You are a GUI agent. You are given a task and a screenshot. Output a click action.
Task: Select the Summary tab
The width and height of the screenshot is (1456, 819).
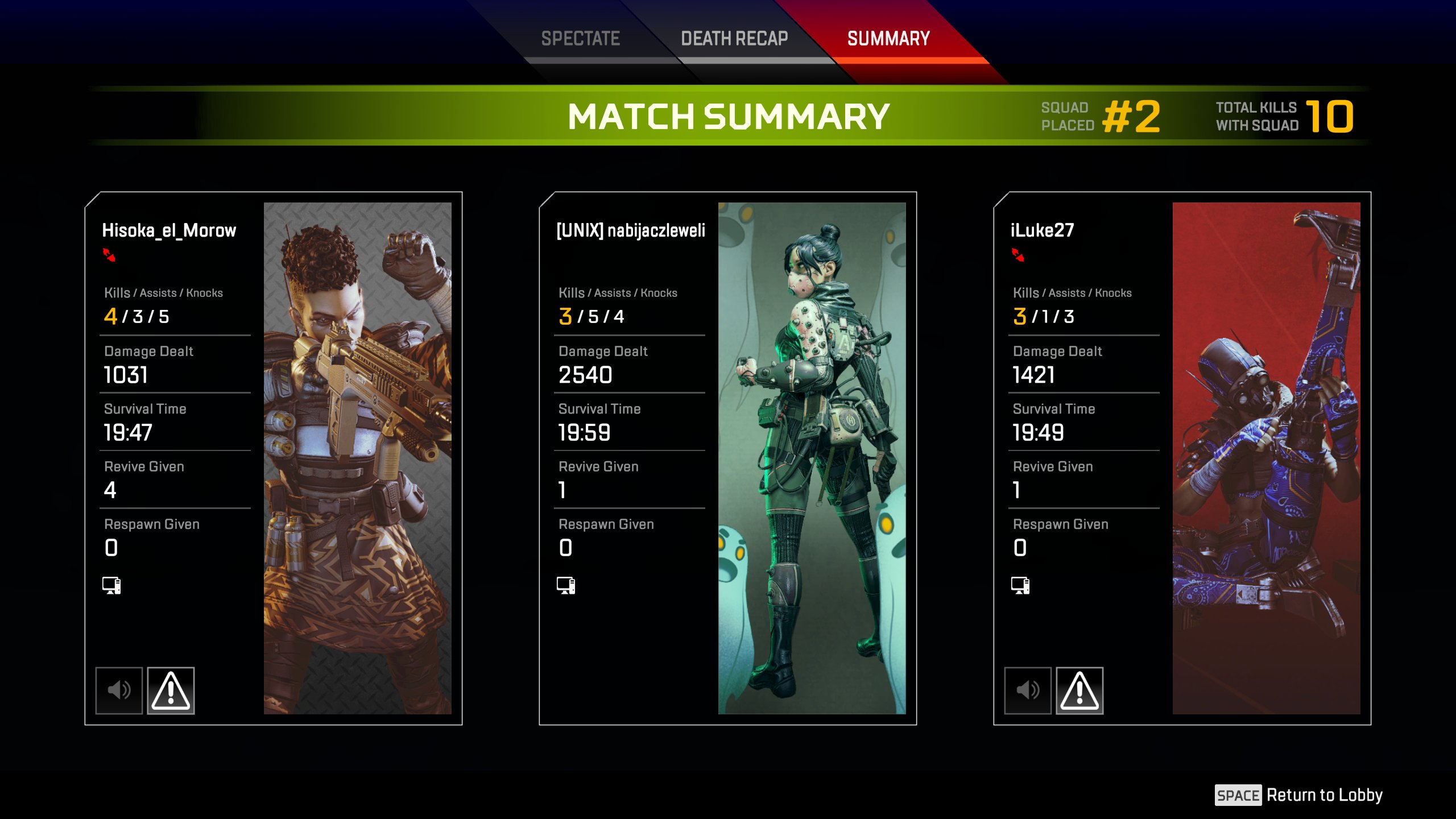point(888,39)
